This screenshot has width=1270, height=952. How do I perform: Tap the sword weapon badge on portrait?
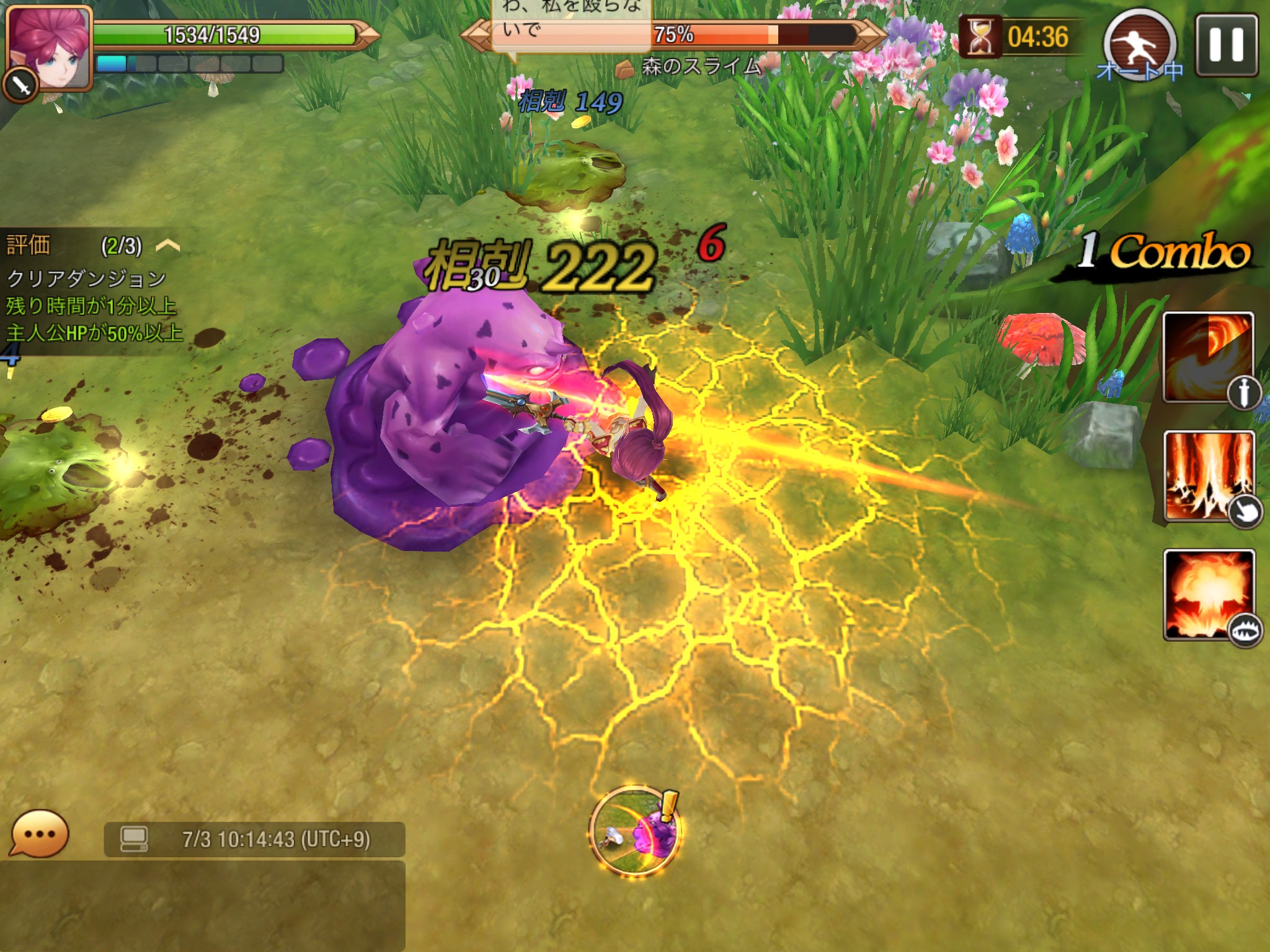20,86
